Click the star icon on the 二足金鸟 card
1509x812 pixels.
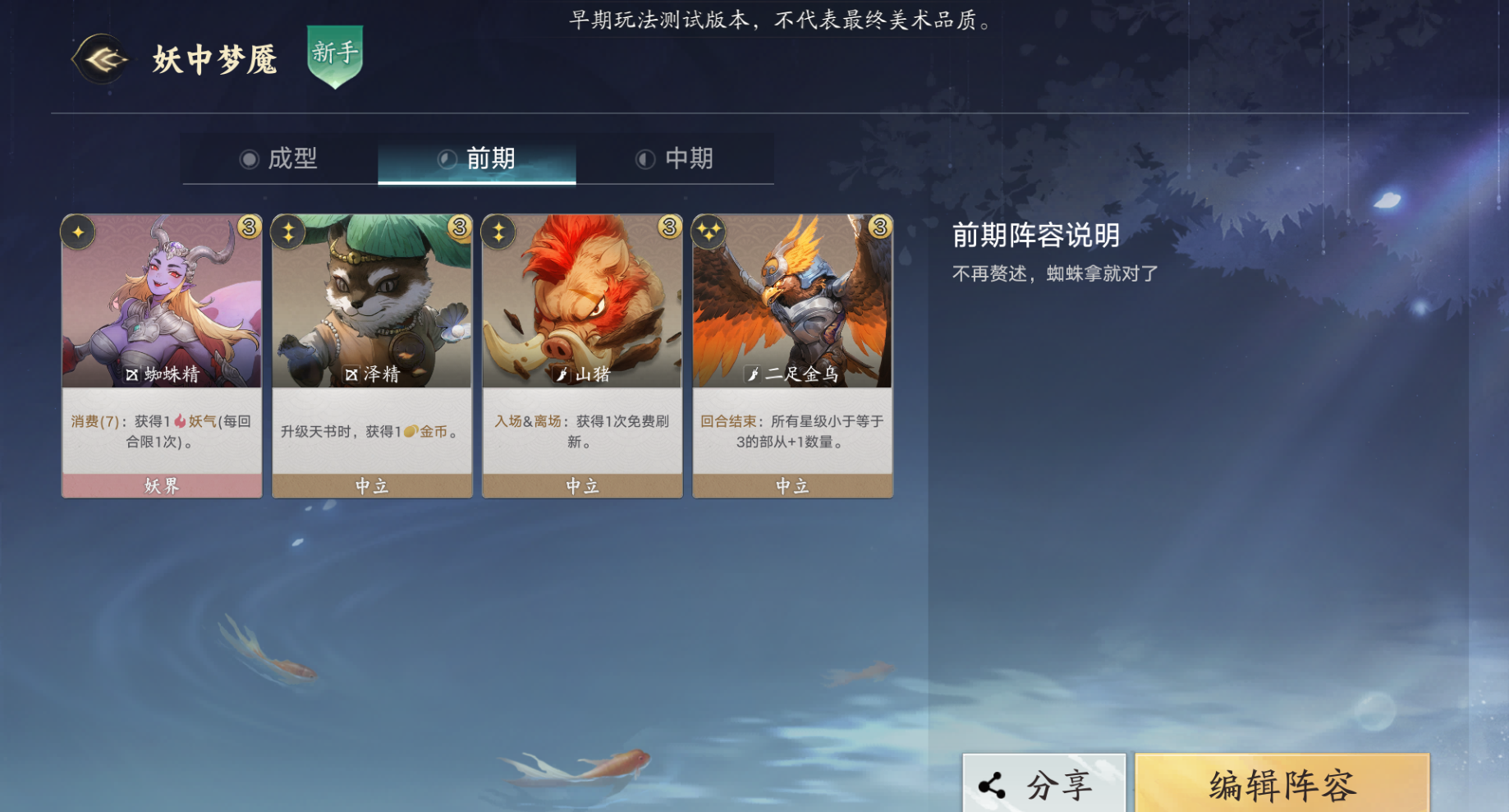click(x=708, y=232)
